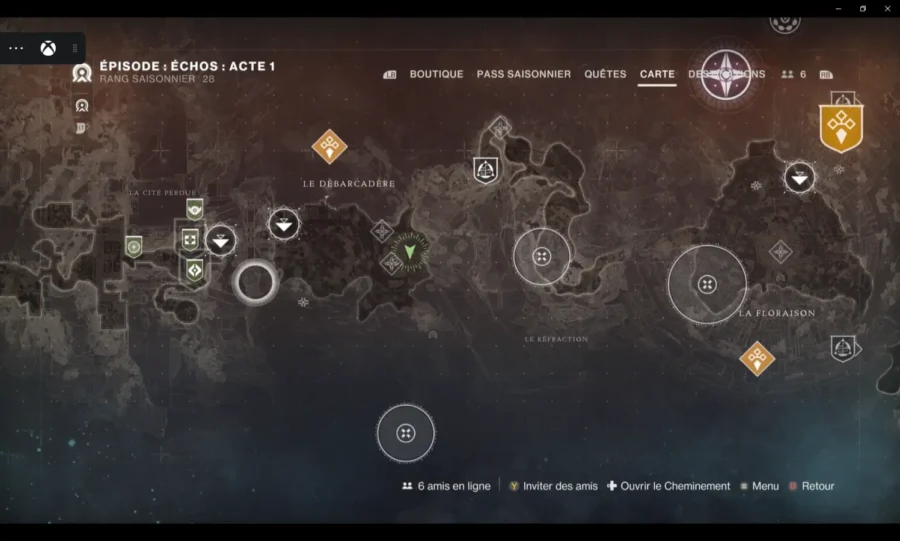900x541 pixels.
Task: Select the large activity circle near La Floraison
Action: tap(707, 284)
